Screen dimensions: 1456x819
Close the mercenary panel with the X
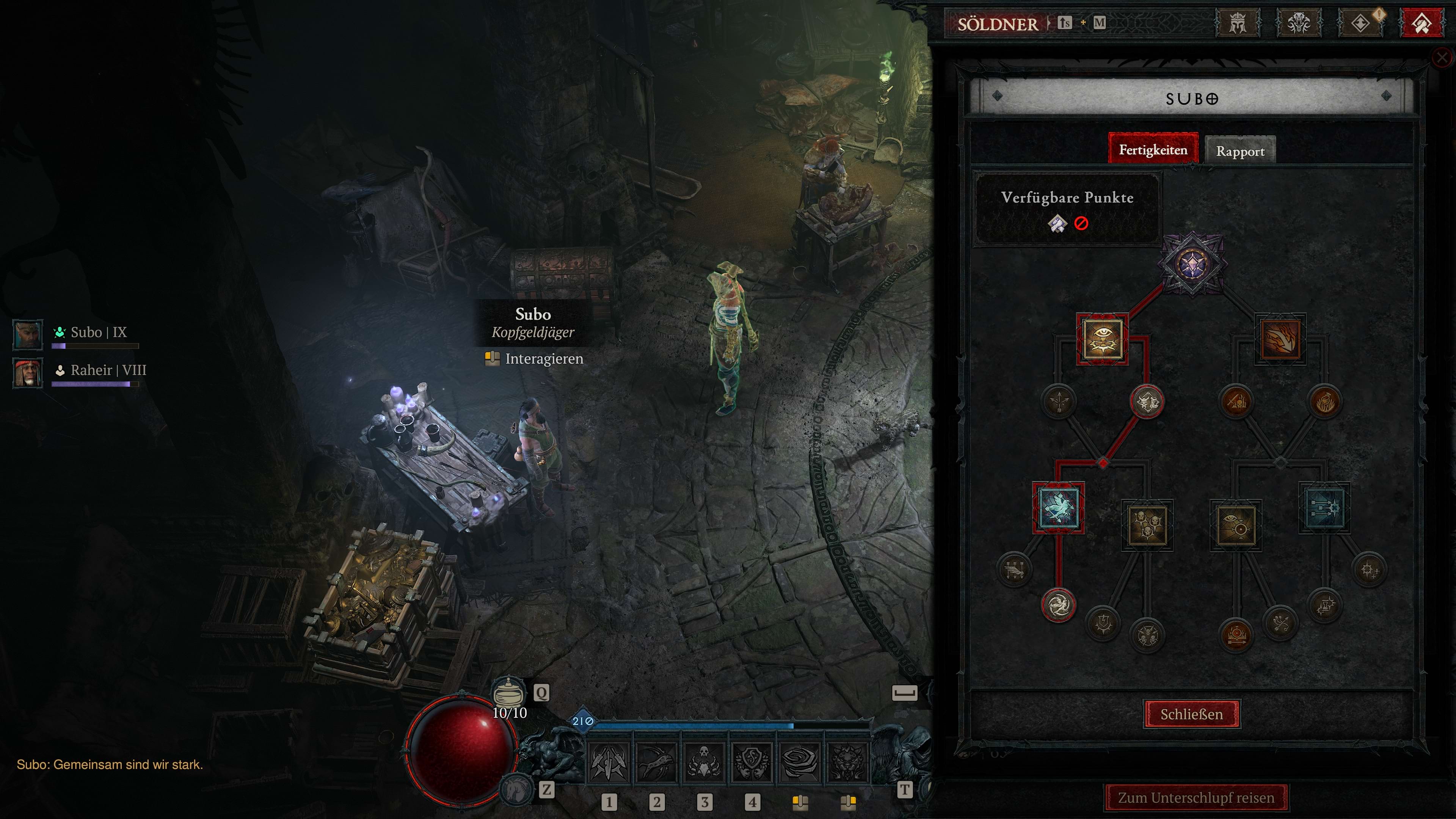[x=1442, y=57]
